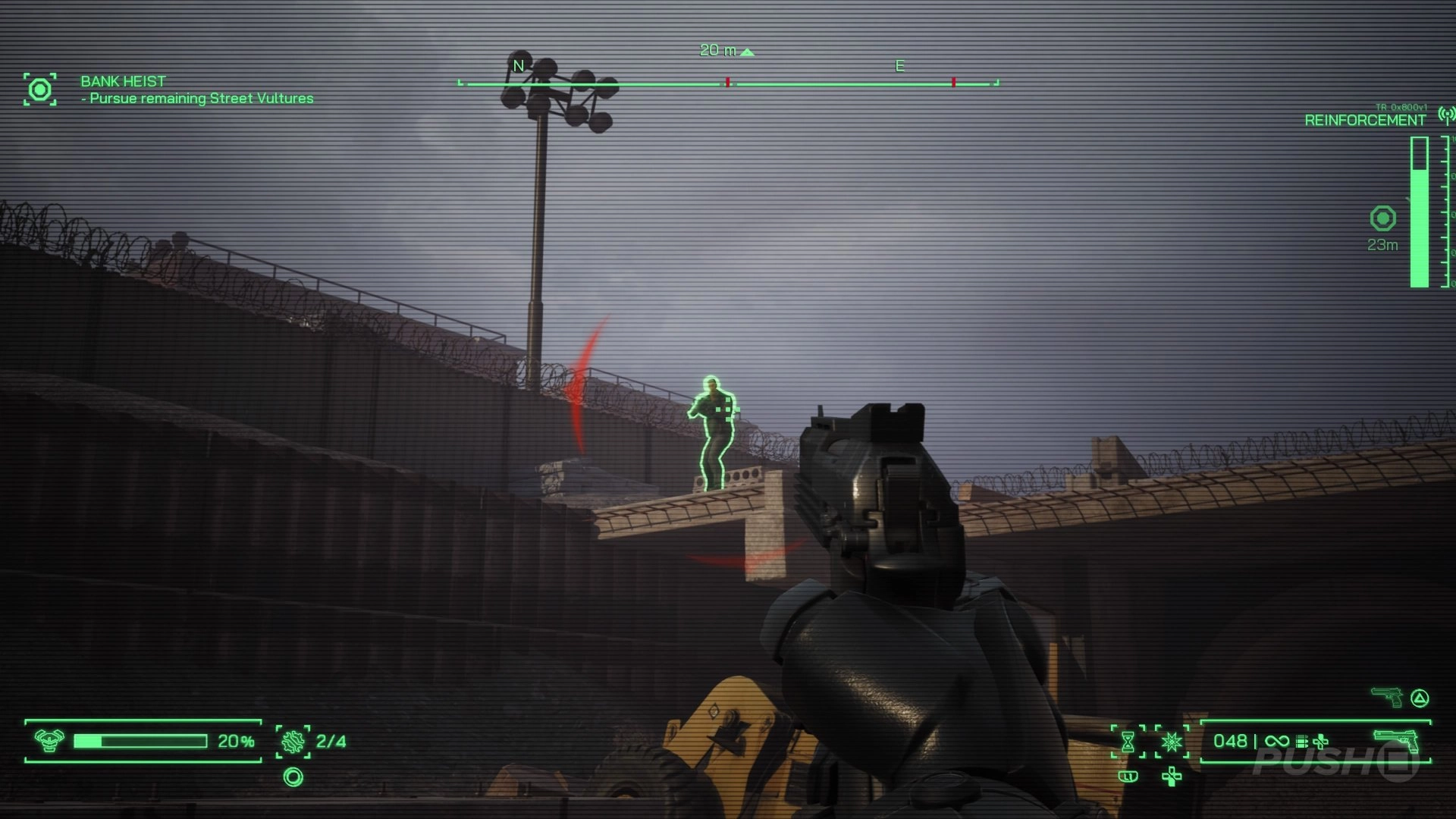1456x819 pixels.
Task: Click the octagonal waypoint icon marked 23m
Action: [x=1382, y=218]
